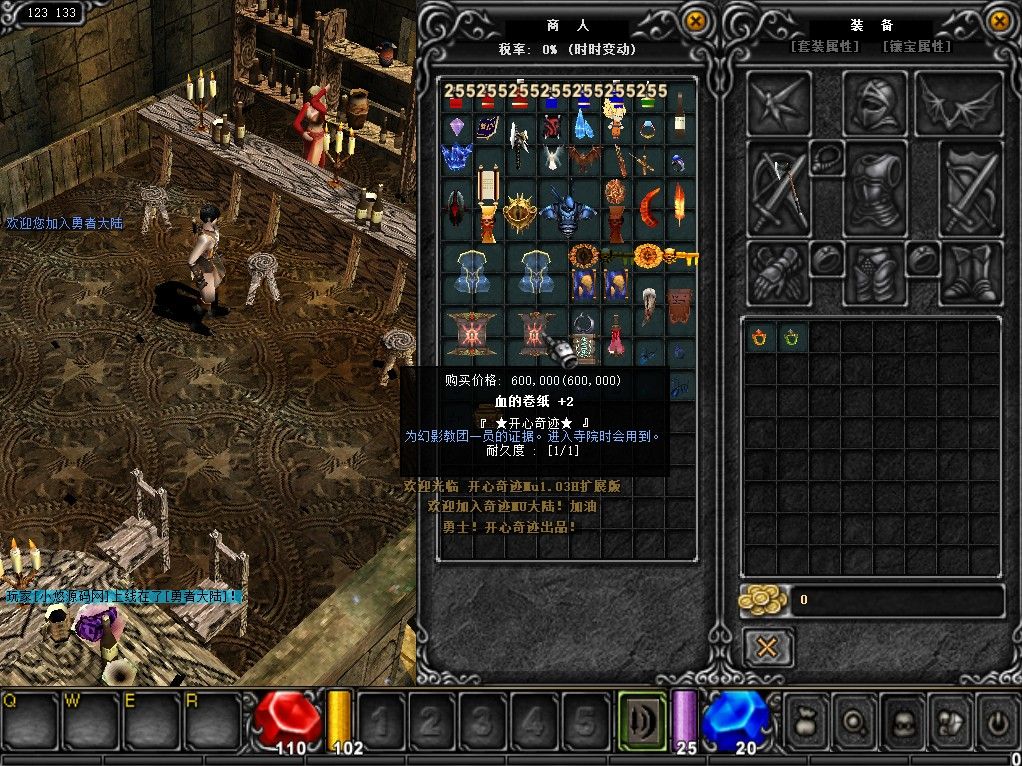Select the purple diamond gem in shop
The width and height of the screenshot is (1022, 766).
pos(457,128)
